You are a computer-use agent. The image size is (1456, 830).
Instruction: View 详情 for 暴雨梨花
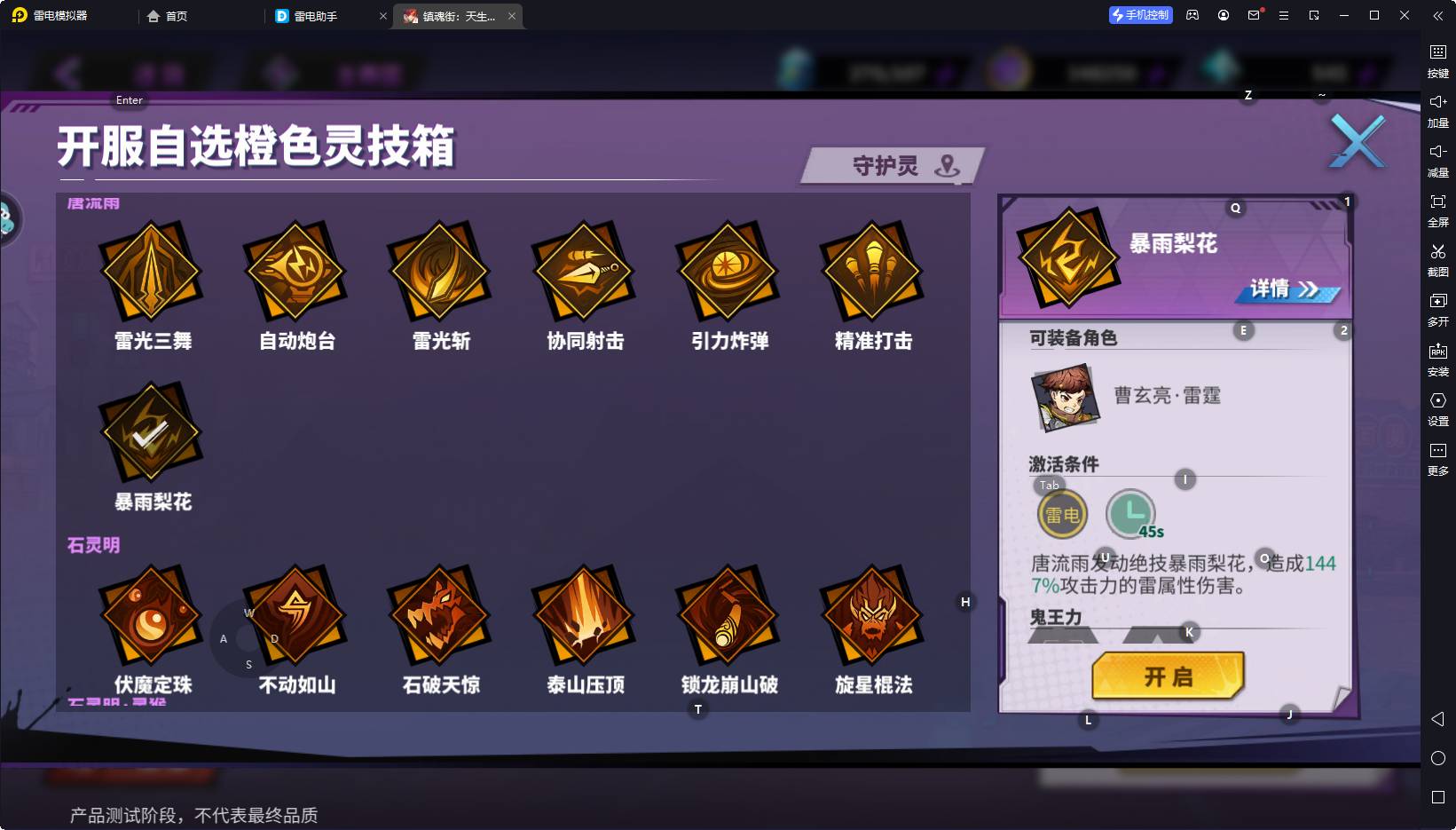click(x=1285, y=289)
